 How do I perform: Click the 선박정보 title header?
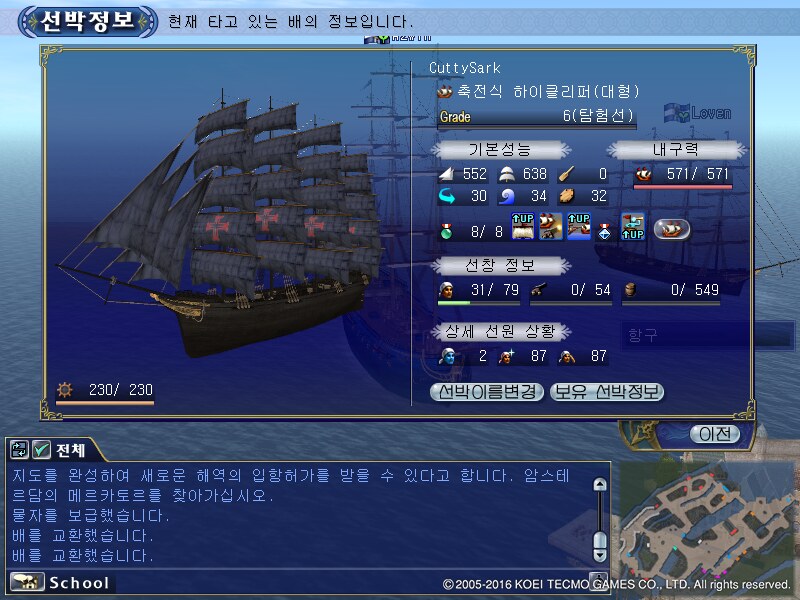[88, 20]
